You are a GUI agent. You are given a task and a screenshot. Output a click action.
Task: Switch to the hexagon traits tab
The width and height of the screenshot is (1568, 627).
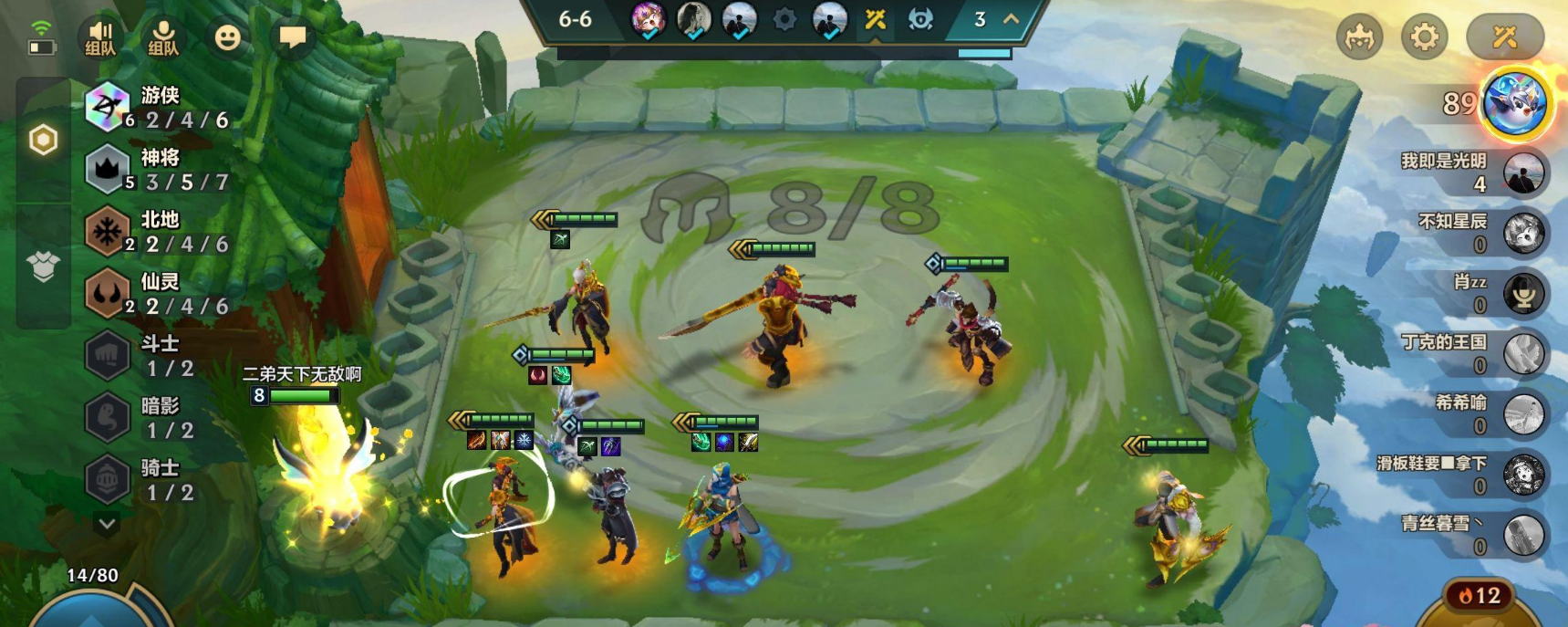(43, 141)
